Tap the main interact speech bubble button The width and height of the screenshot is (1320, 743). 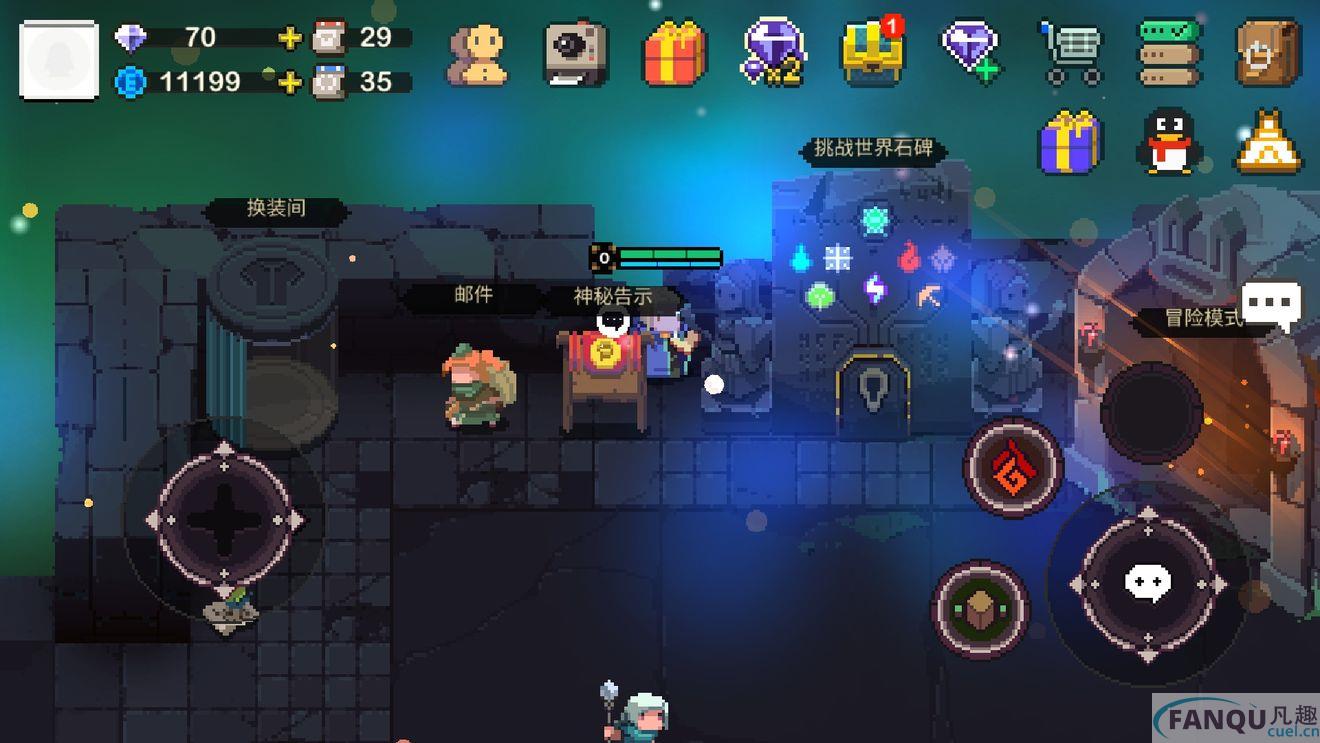point(1148,582)
